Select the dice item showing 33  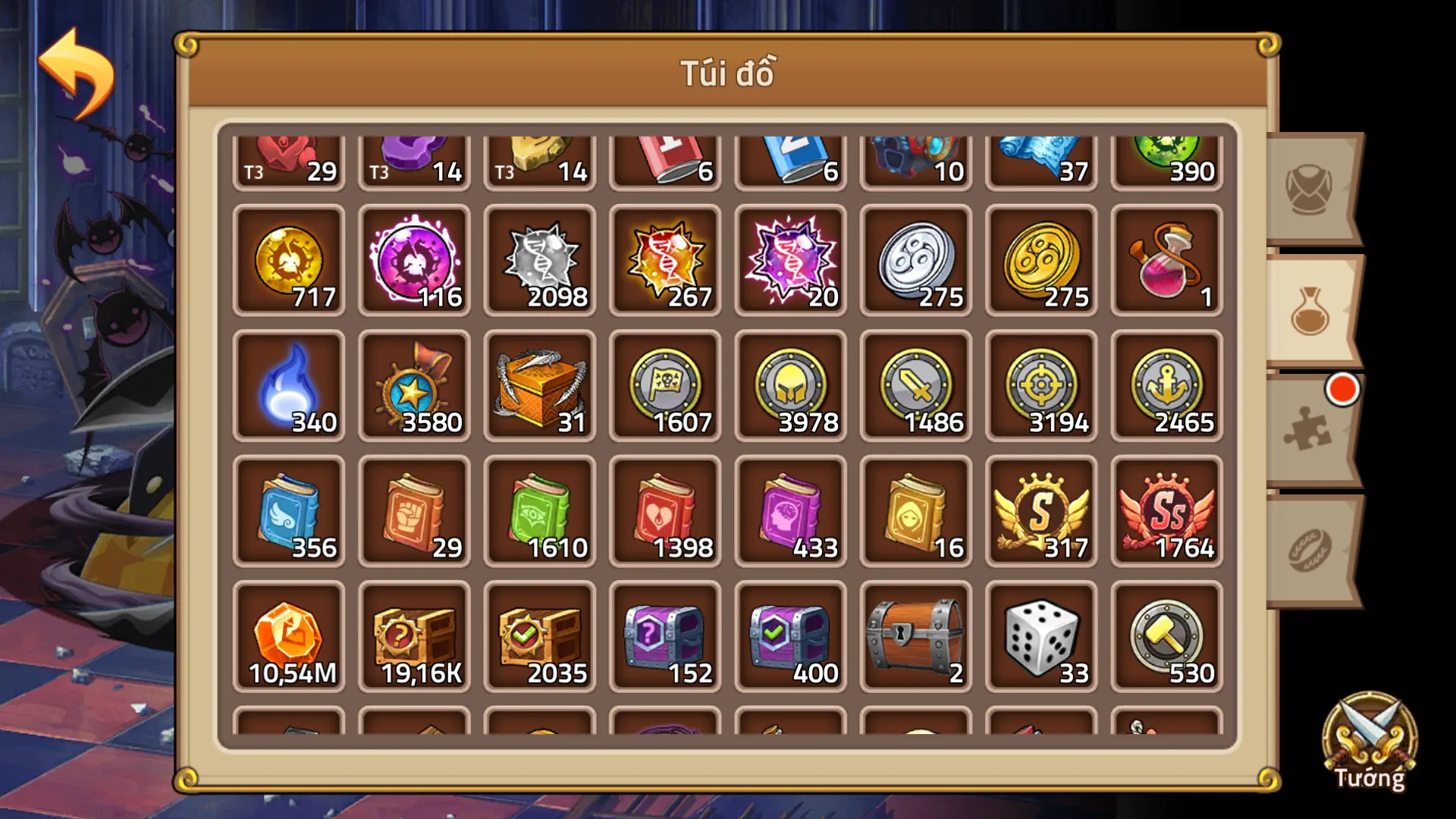click(x=1040, y=637)
